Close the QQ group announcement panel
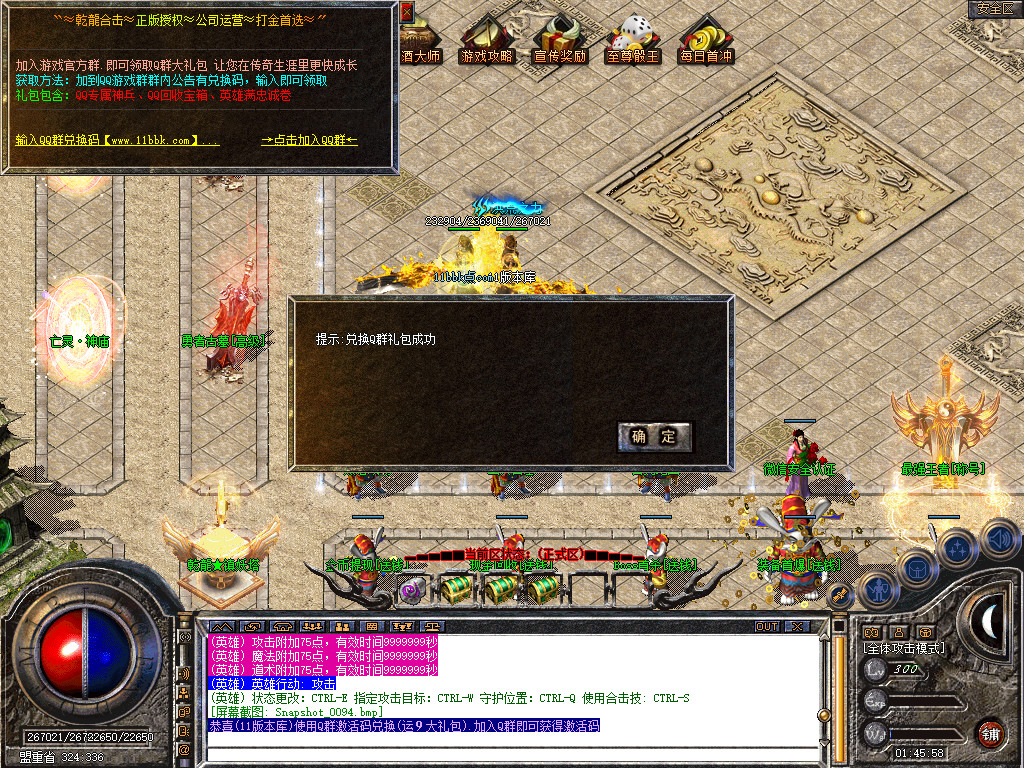1024x768 pixels. (x=406, y=12)
